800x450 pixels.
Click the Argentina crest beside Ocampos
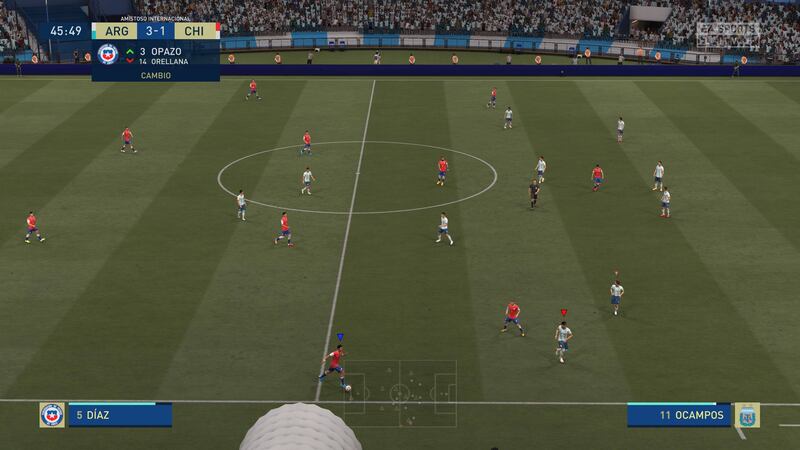[746, 415]
